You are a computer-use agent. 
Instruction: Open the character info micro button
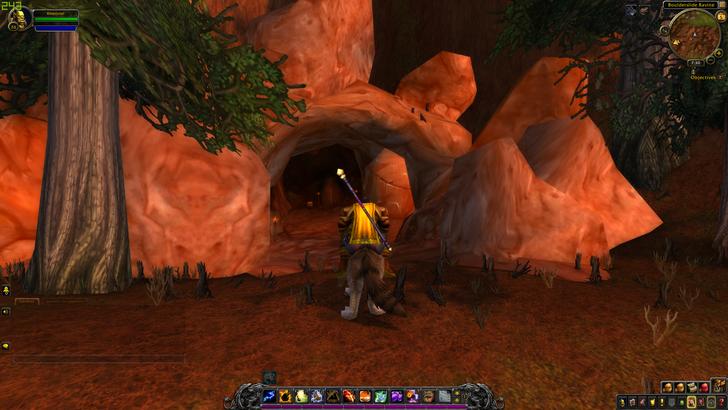click(x=624, y=402)
